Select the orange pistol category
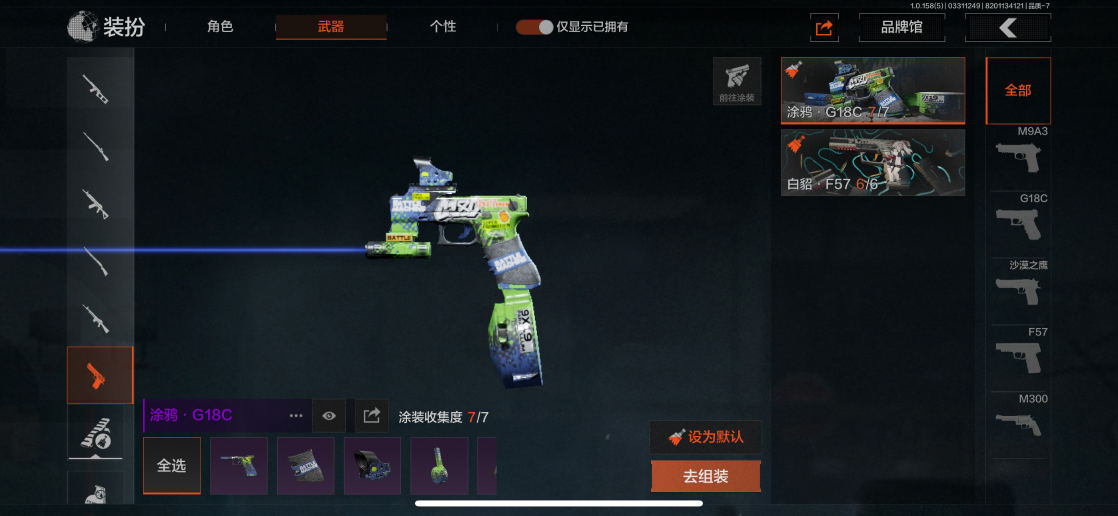The image size is (1118, 516). point(100,375)
